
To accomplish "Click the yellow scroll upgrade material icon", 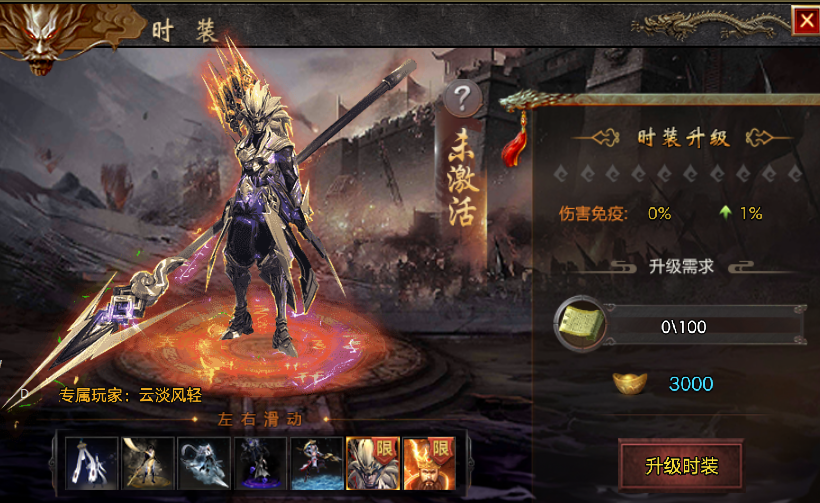I will (579, 325).
